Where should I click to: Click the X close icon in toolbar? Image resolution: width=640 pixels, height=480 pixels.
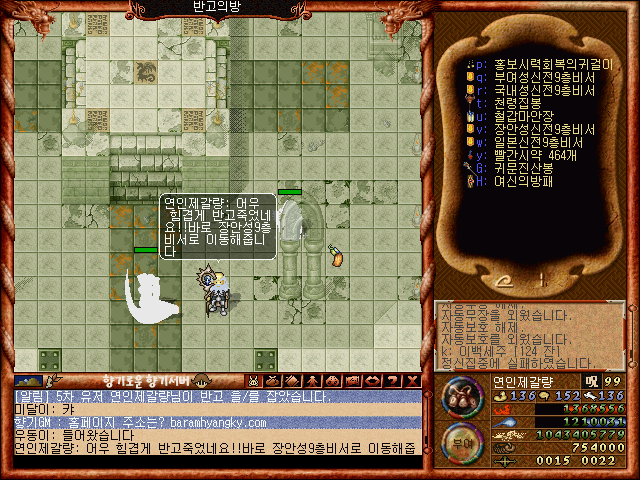(x=413, y=381)
